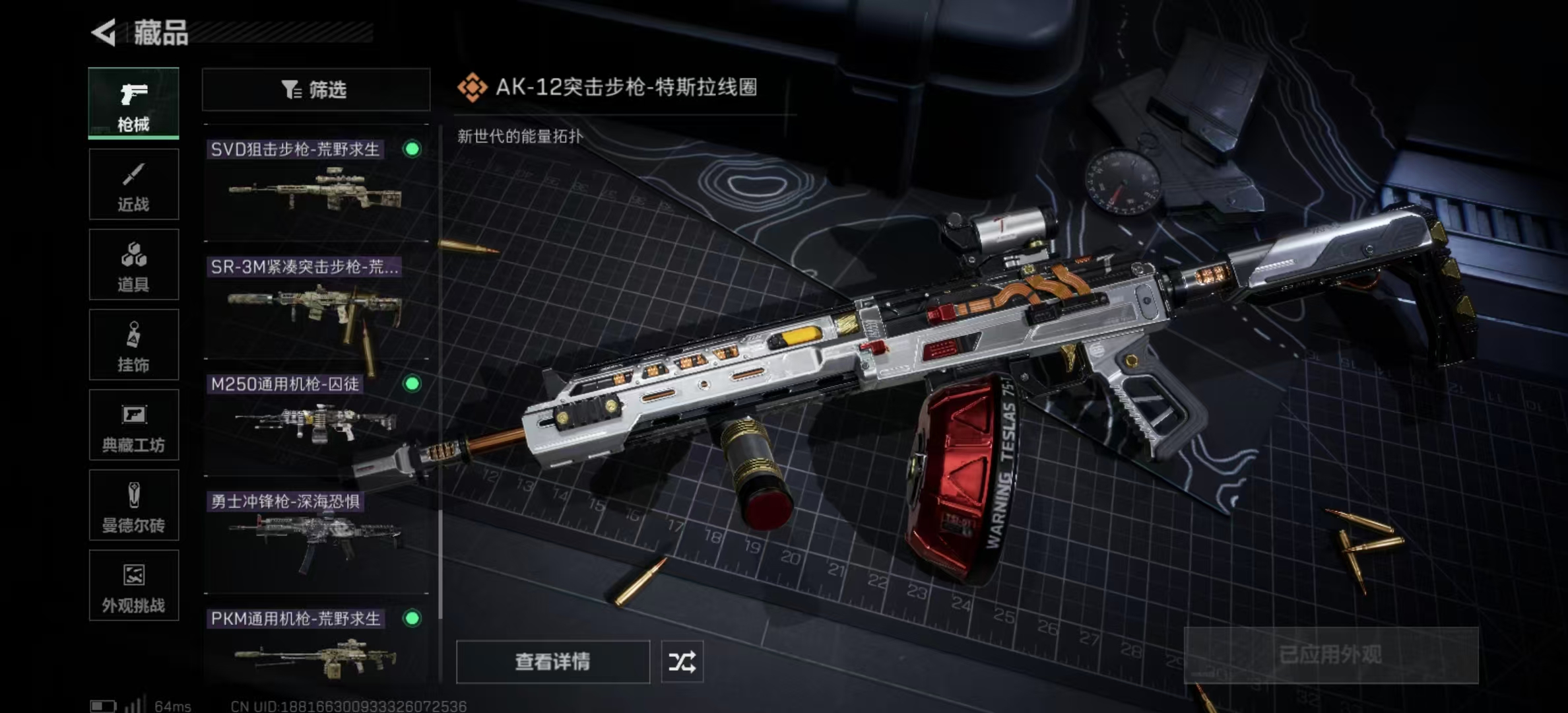The width and height of the screenshot is (1568, 713).
Task: Switch to the 枪械 category tab
Action: [x=133, y=103]
